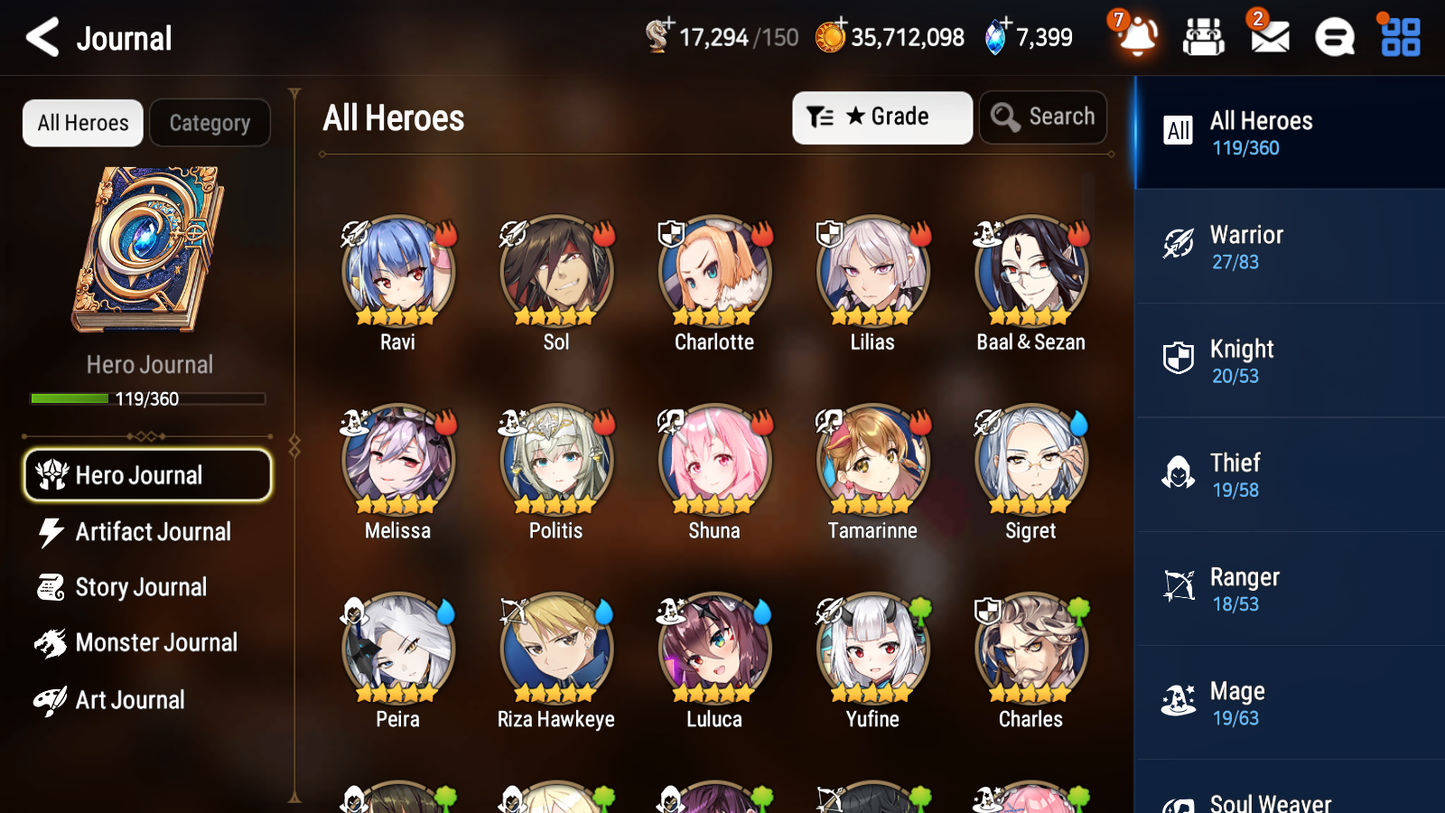
Task: Open the mailbox with 2 new messages
Action: (x=1268, y=36)
